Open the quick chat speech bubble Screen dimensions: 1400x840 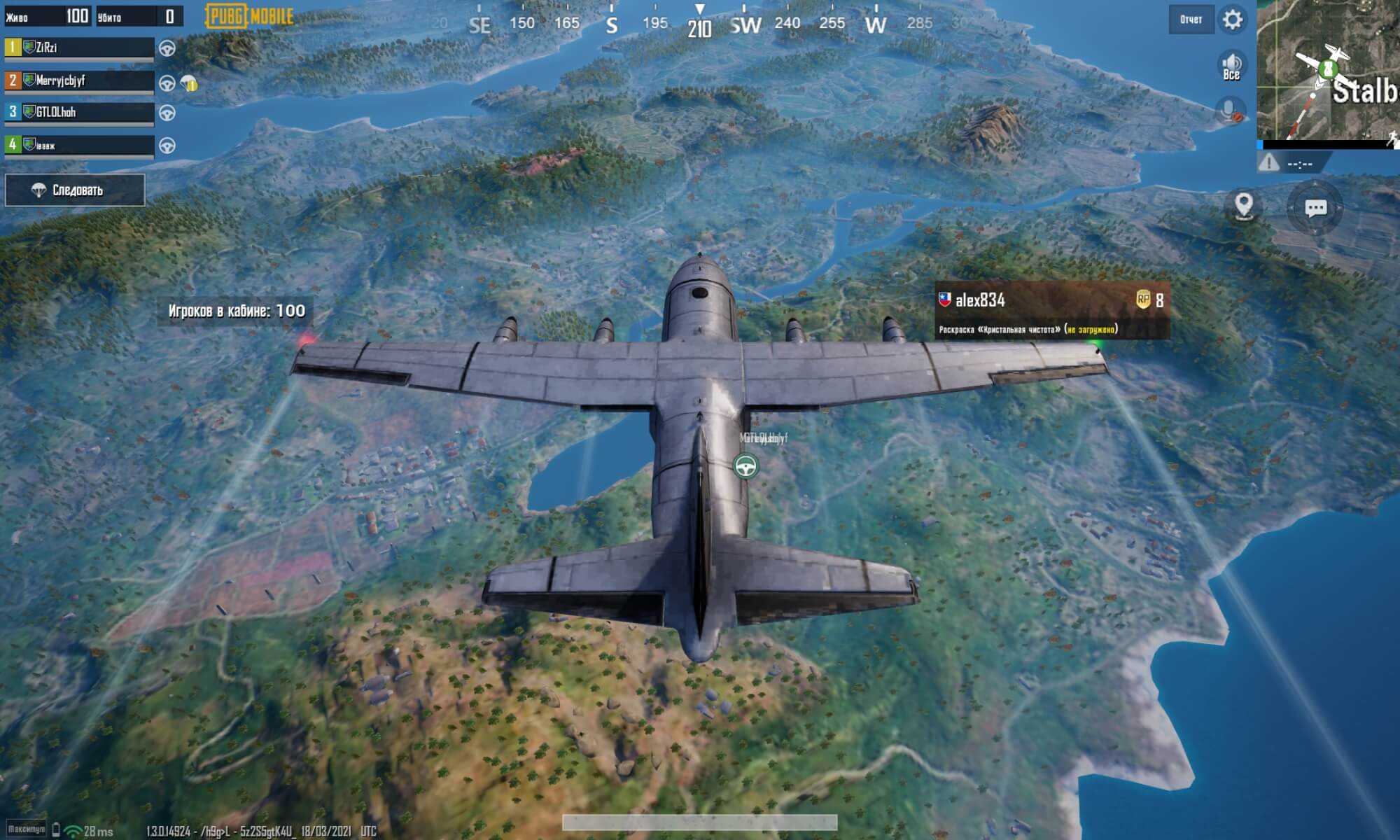pyautogui.click(x=1315, y=208)
